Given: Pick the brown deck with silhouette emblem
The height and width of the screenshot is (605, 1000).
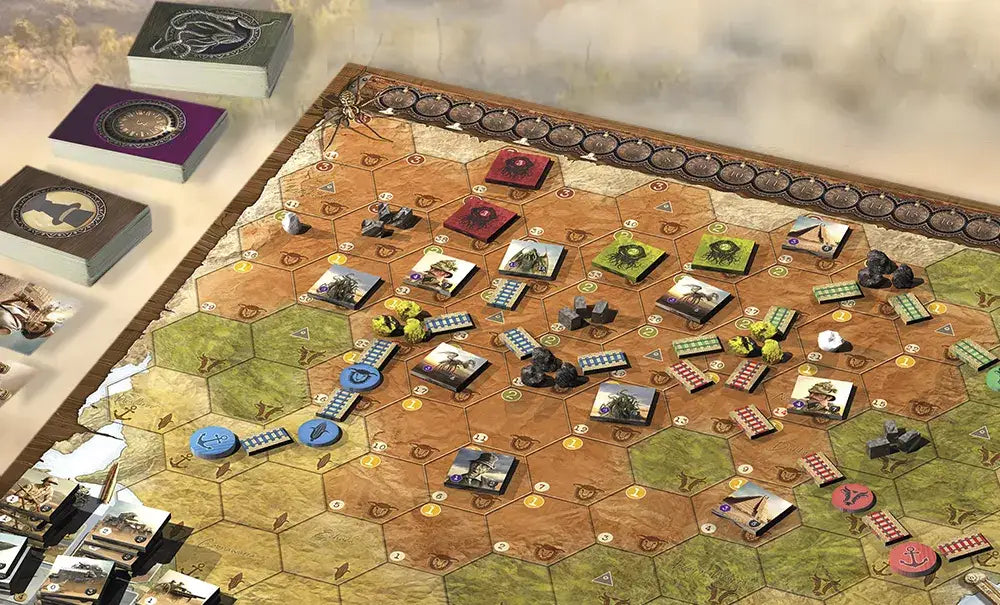Looking at the screenshot, I should pyautogui.click(x=74, y=214).
